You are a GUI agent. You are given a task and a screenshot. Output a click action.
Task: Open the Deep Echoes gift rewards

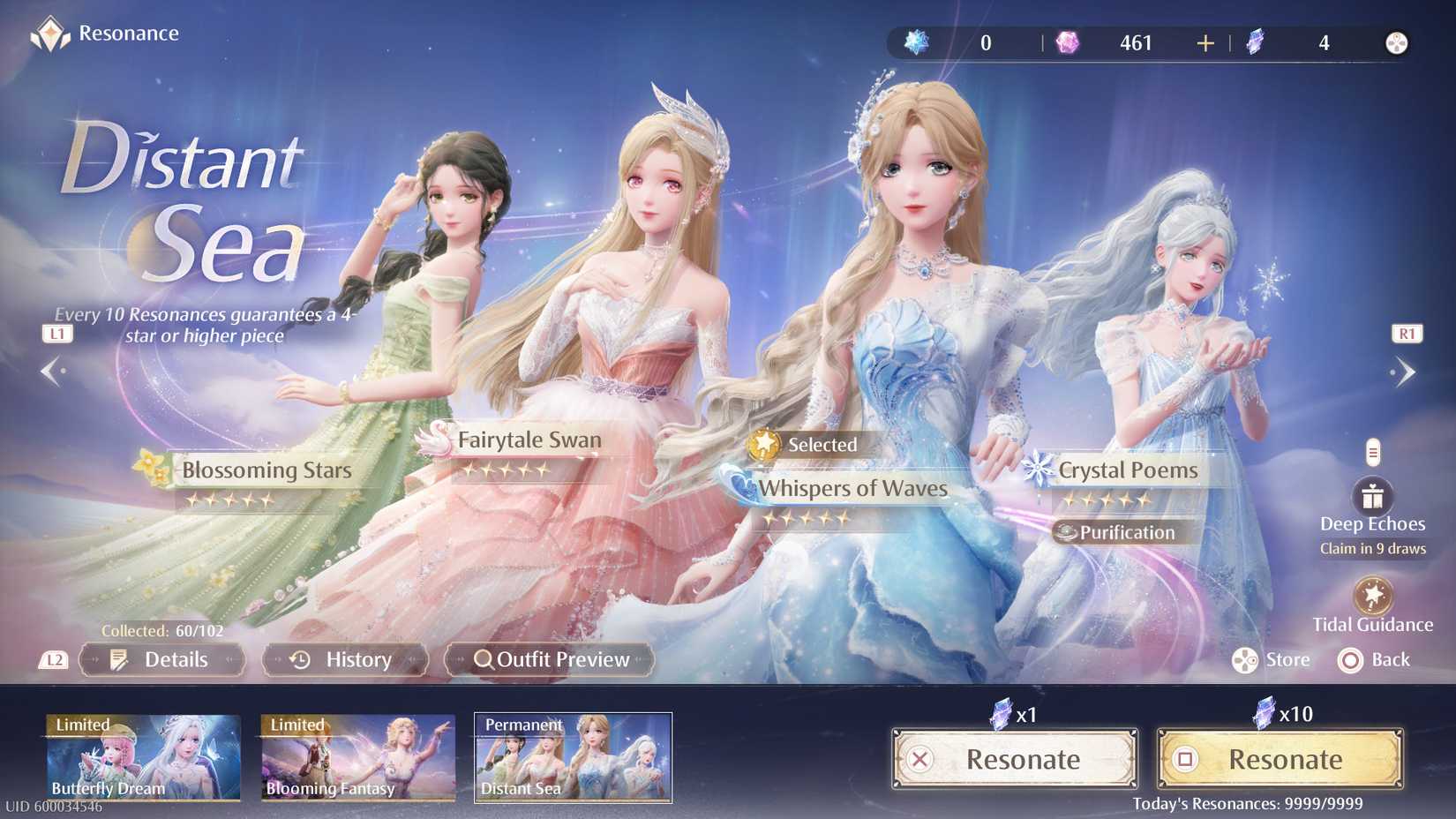1373,495
